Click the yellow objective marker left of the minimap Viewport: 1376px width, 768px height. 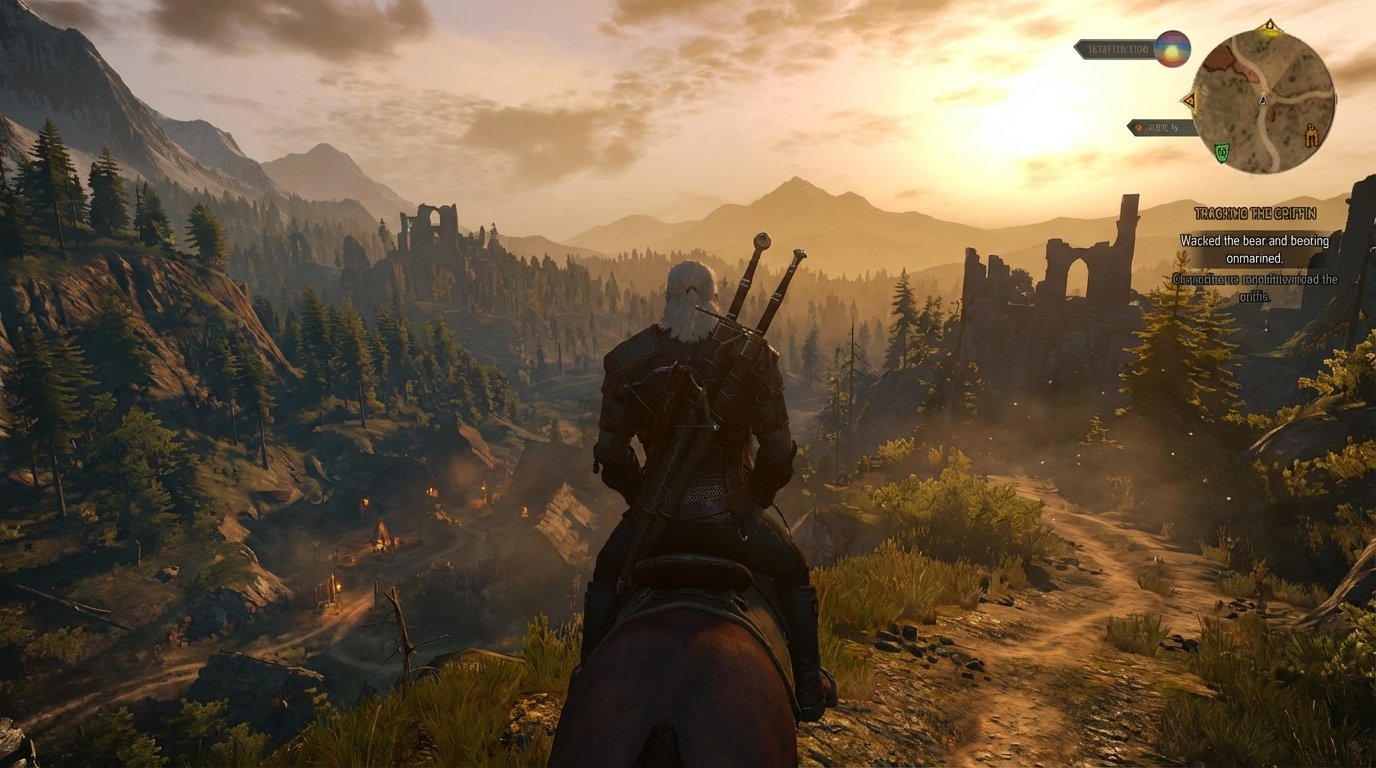(1191, 100)
